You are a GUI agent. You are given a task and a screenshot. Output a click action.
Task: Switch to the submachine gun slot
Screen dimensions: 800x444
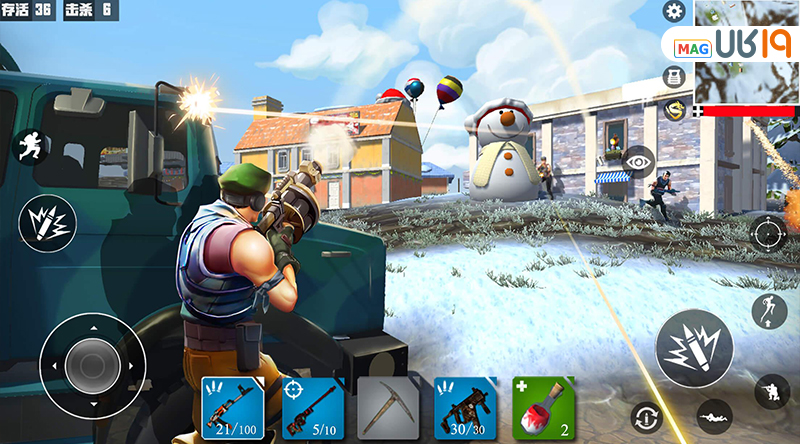click(x=465, y=408)
